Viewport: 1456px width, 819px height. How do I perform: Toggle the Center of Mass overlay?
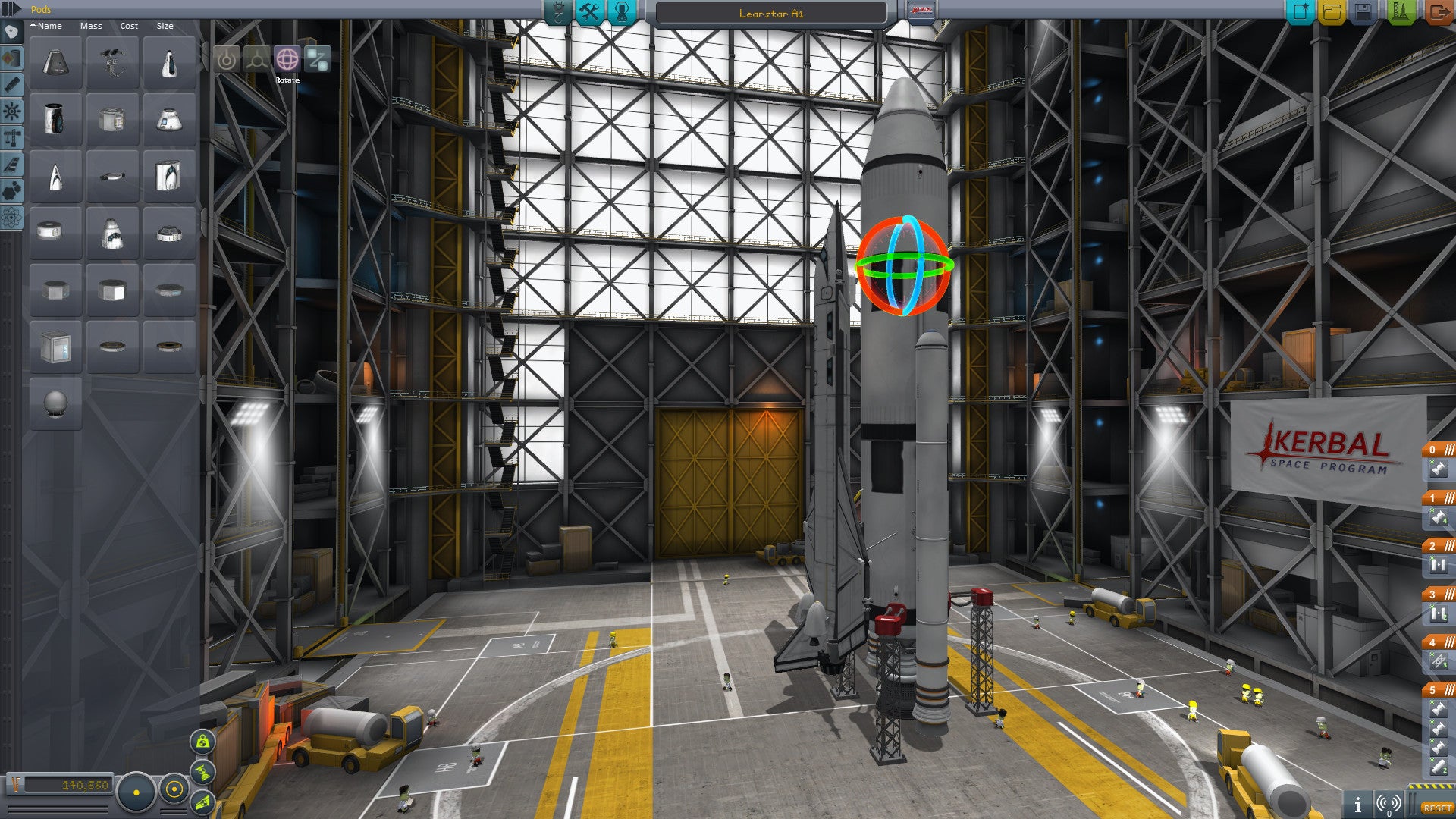[202, 743]
